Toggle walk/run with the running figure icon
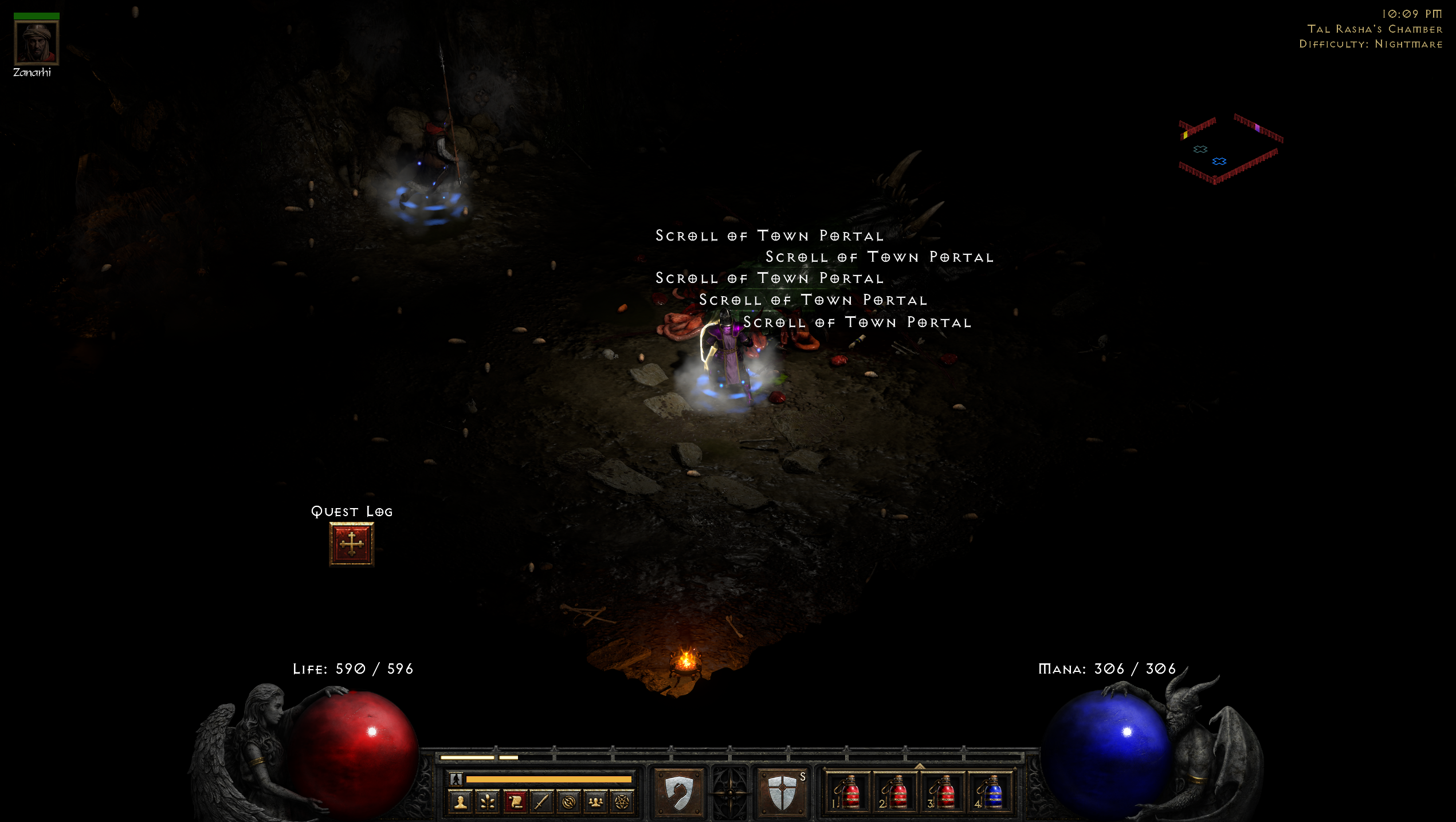Screen dimensions: 1456x822 pyautogui.click(x=456, y=780)
